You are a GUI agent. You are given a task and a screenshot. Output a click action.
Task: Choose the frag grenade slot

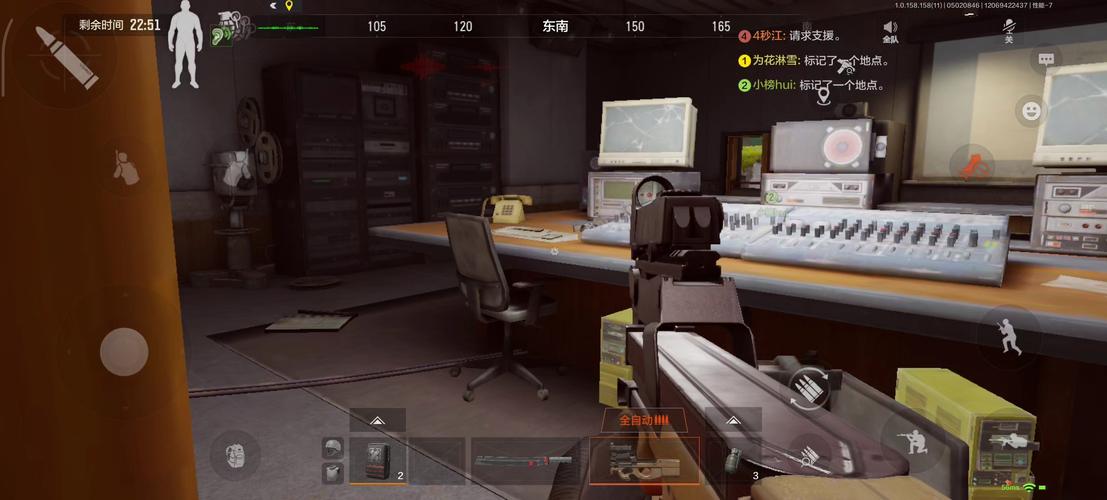(734, 462)
